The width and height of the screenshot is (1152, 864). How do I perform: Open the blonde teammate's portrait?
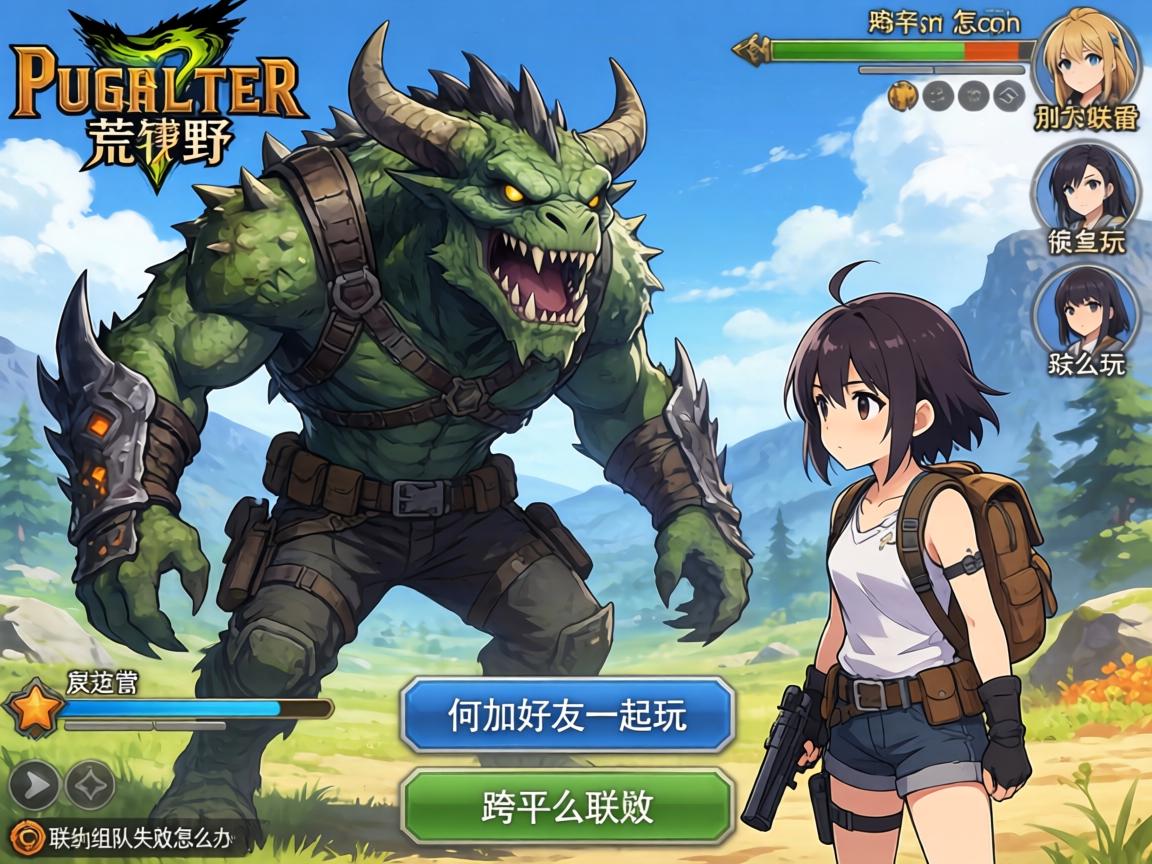point(1086,58)
